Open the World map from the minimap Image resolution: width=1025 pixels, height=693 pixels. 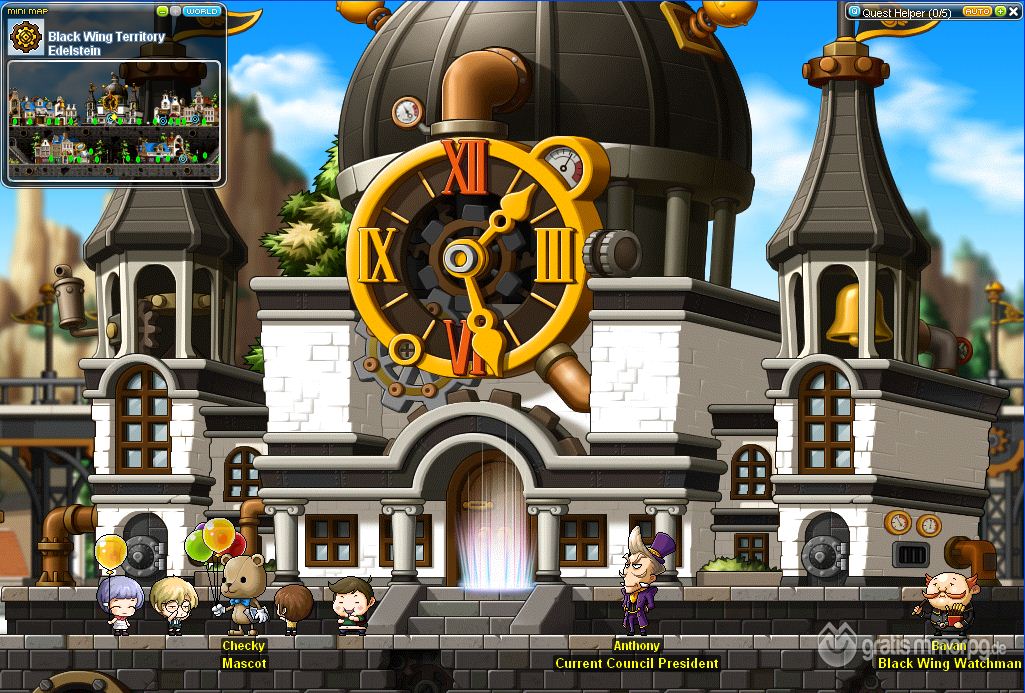[x=203, y=11]
